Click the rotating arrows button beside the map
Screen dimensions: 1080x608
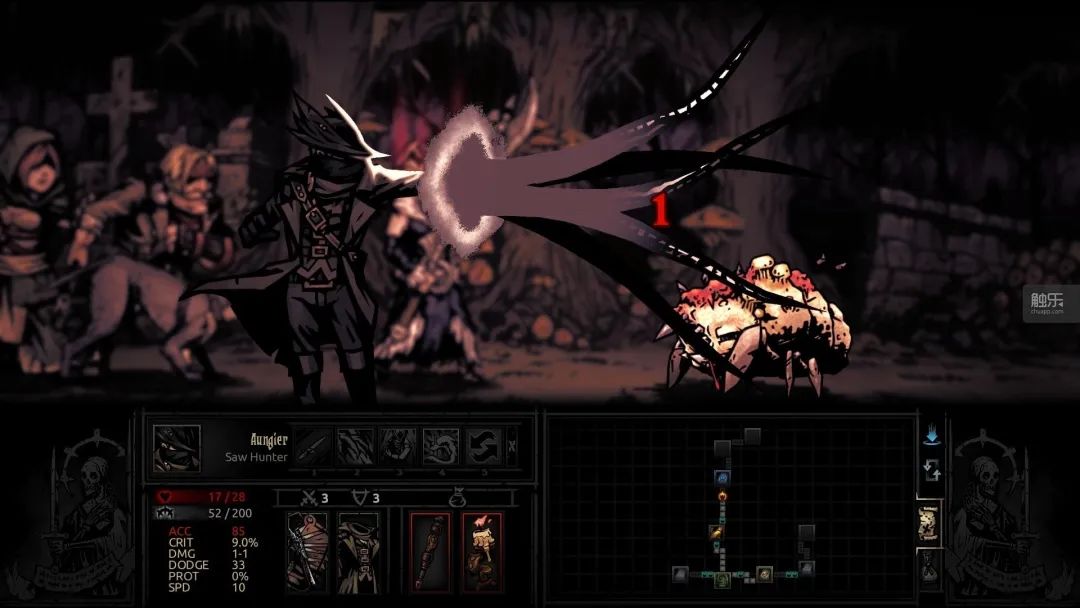[931, 471]
